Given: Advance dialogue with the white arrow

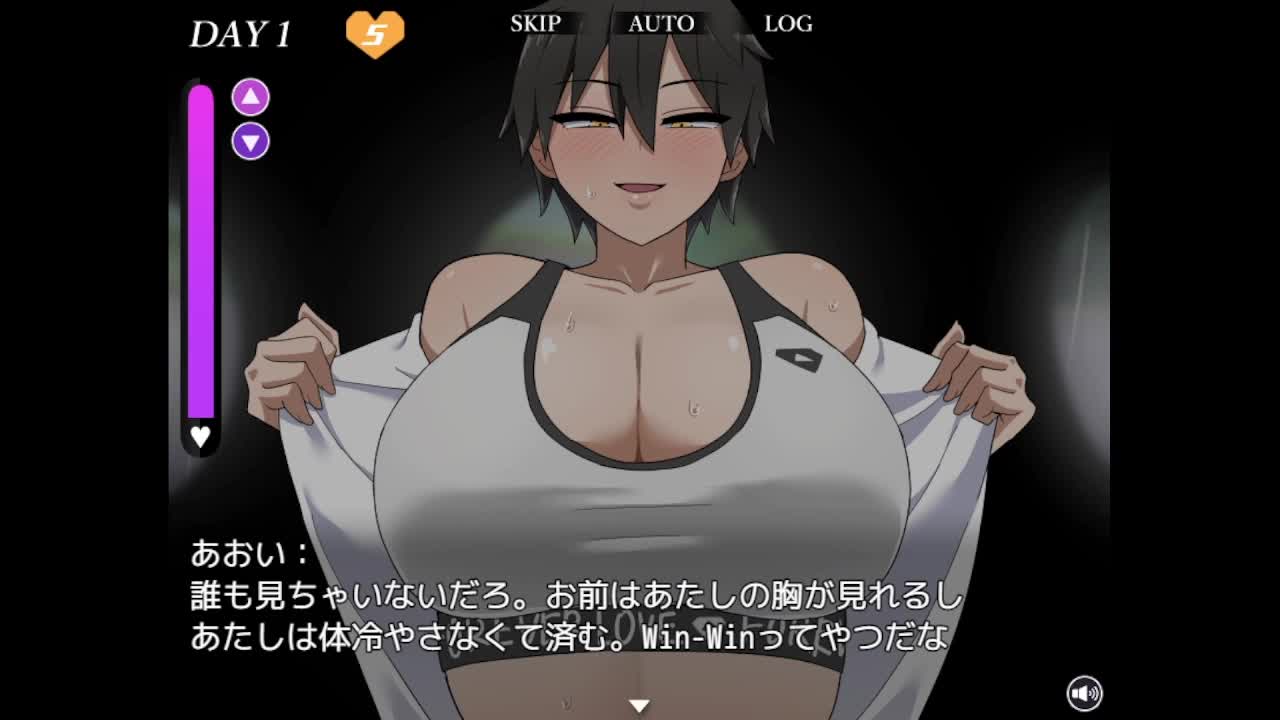Looking at the screenshot, I should pyautogui.click(x=639, y=705).
